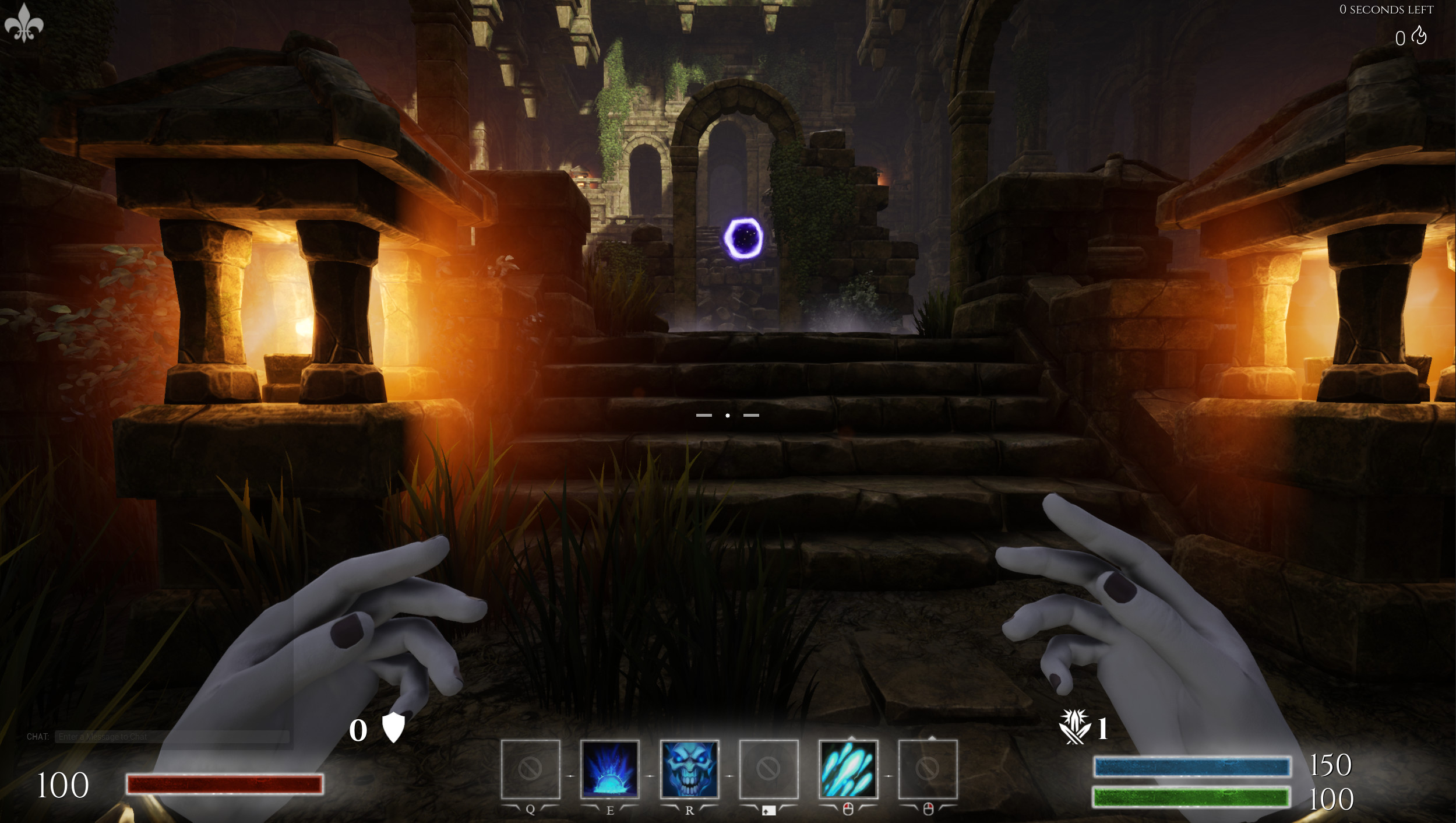Click the chat message input field

(172, 736)
